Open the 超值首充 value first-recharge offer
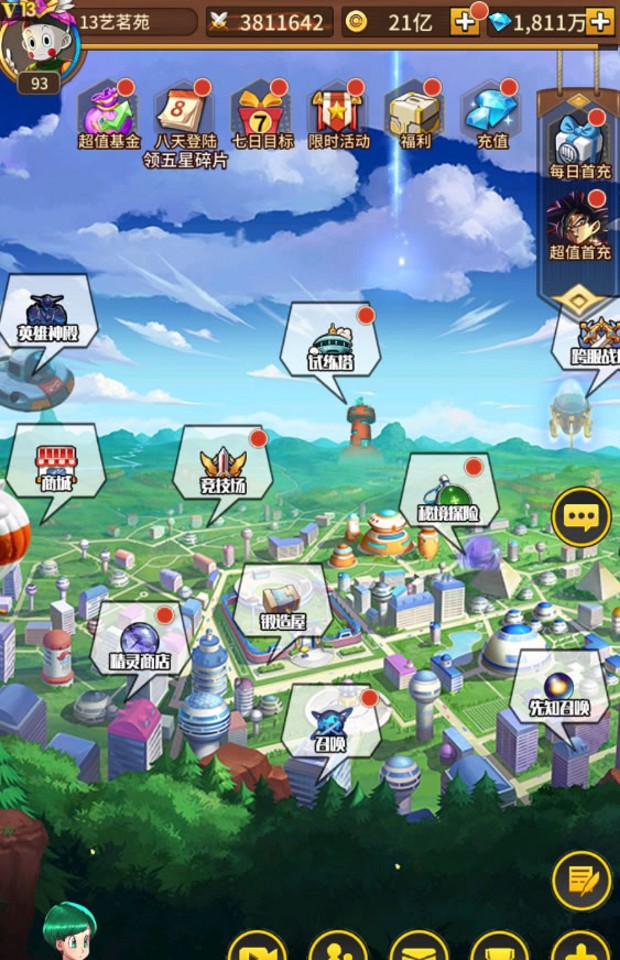Screen dimensions: 620x960 [580, 224]
